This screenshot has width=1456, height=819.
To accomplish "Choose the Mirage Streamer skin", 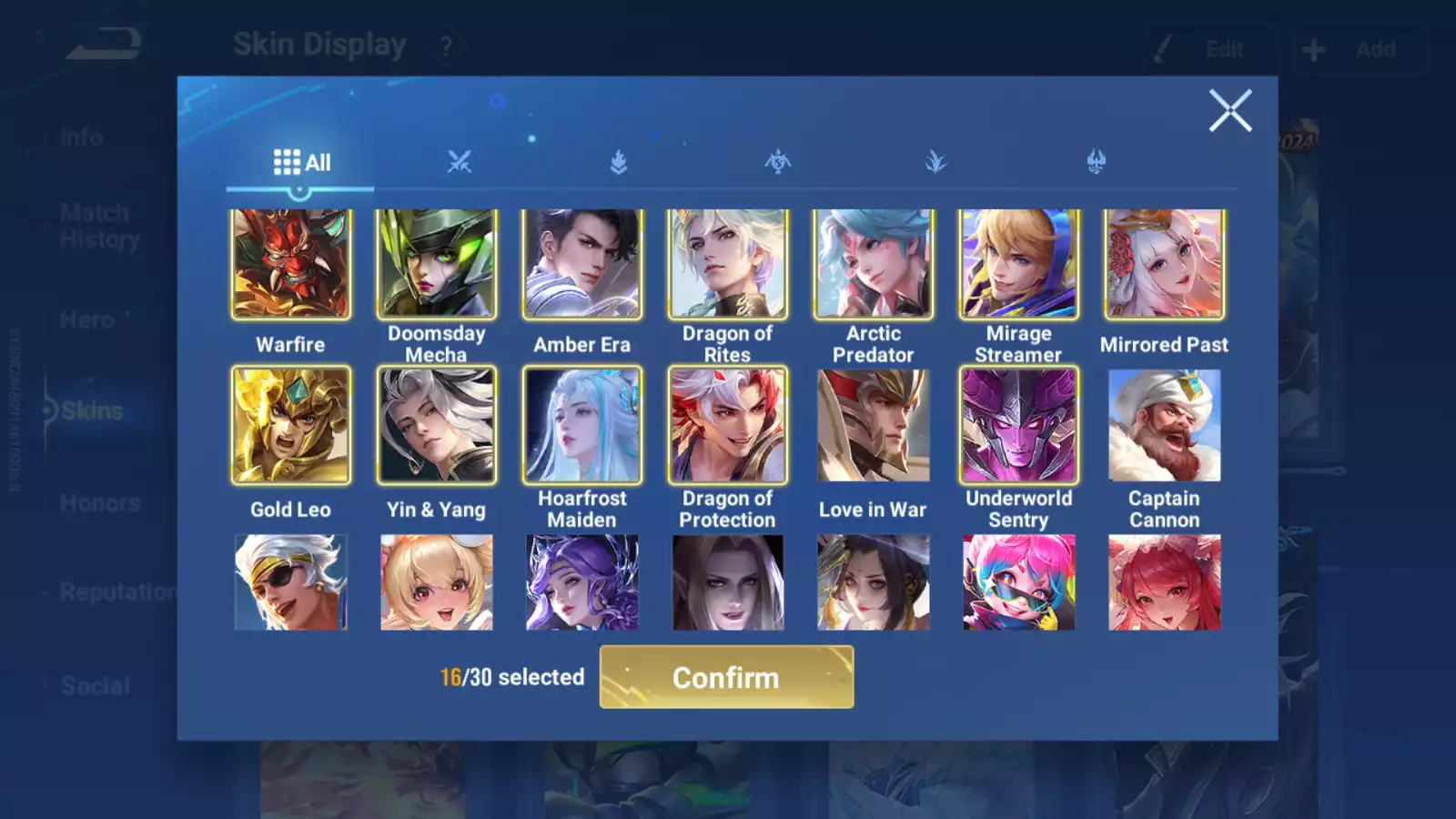I will tap(1018, 265).
